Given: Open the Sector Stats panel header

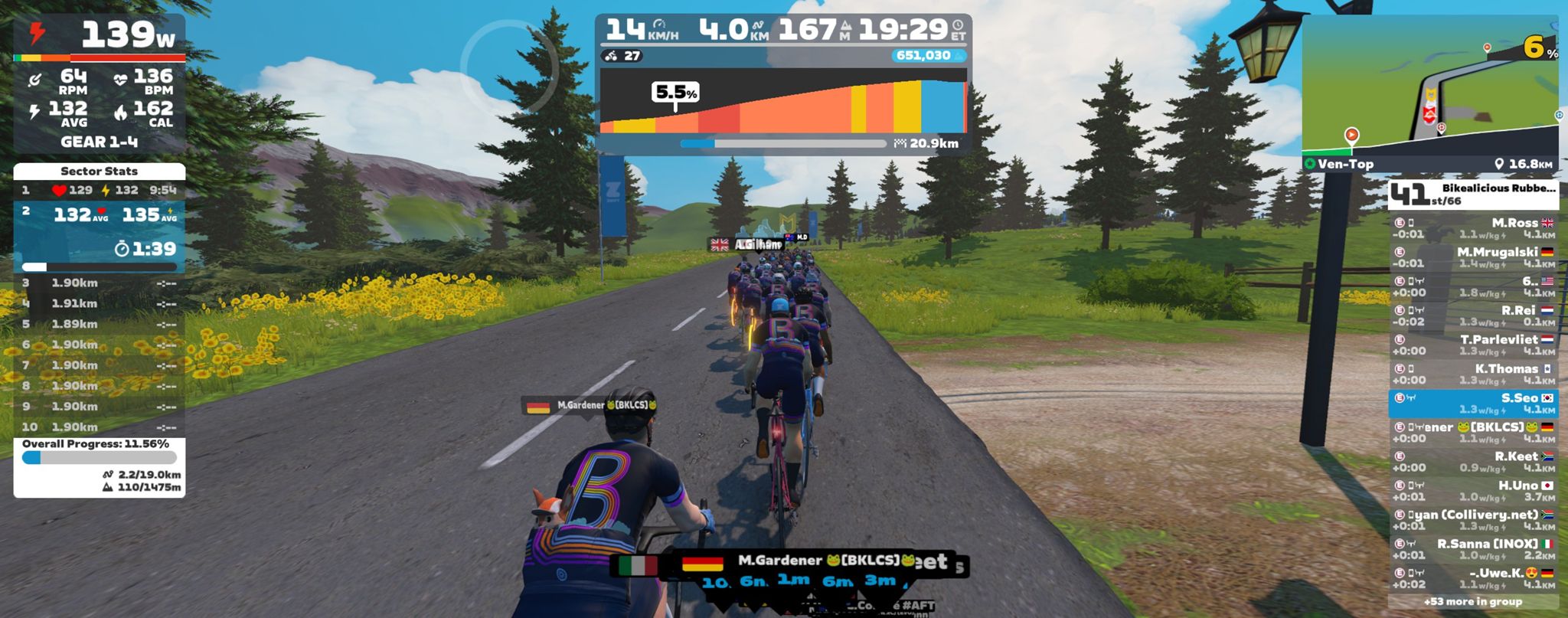Looking at the screenshot, I should tap(100, 171).
